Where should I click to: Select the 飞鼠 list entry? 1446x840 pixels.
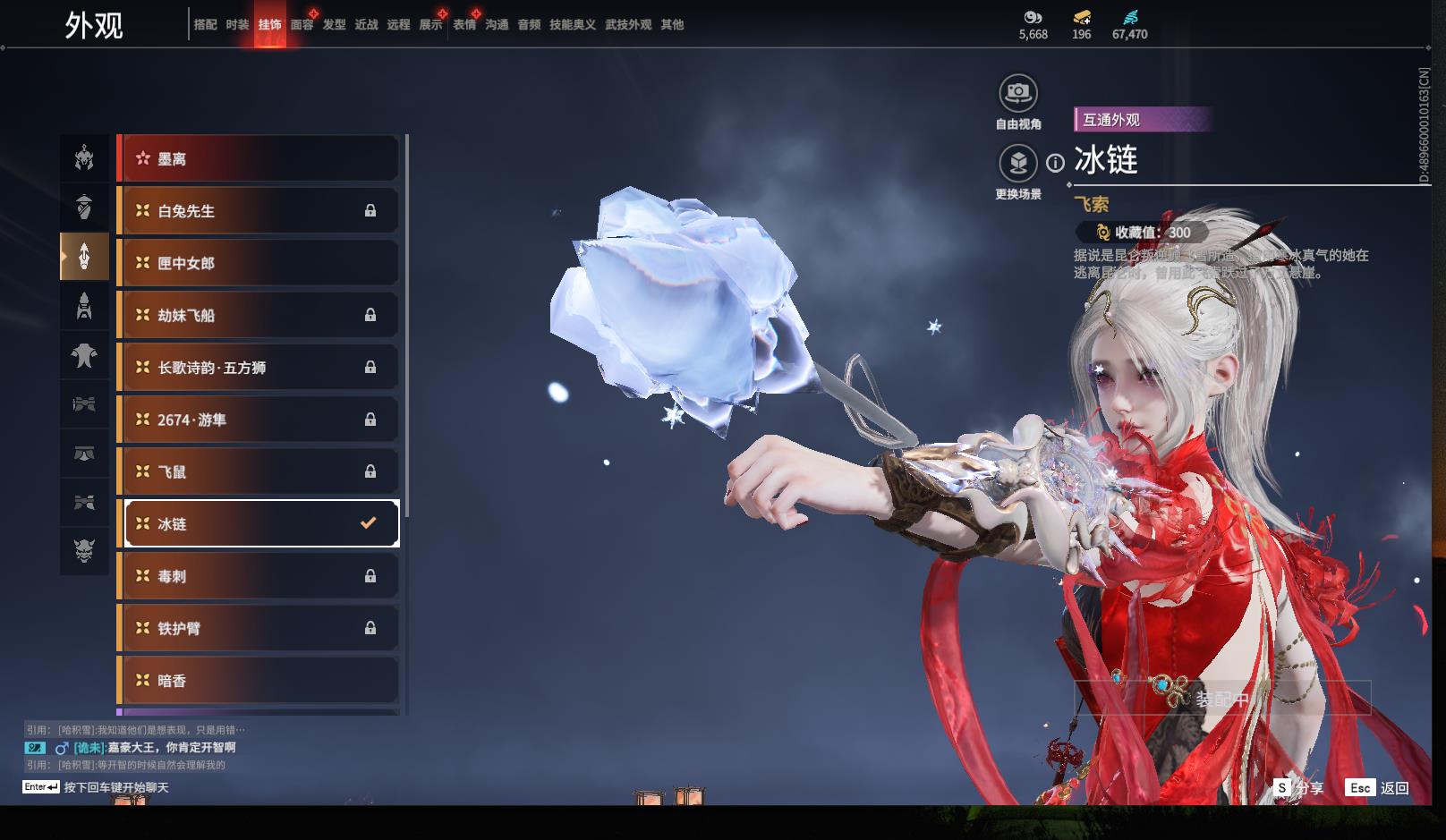(258, 471)
